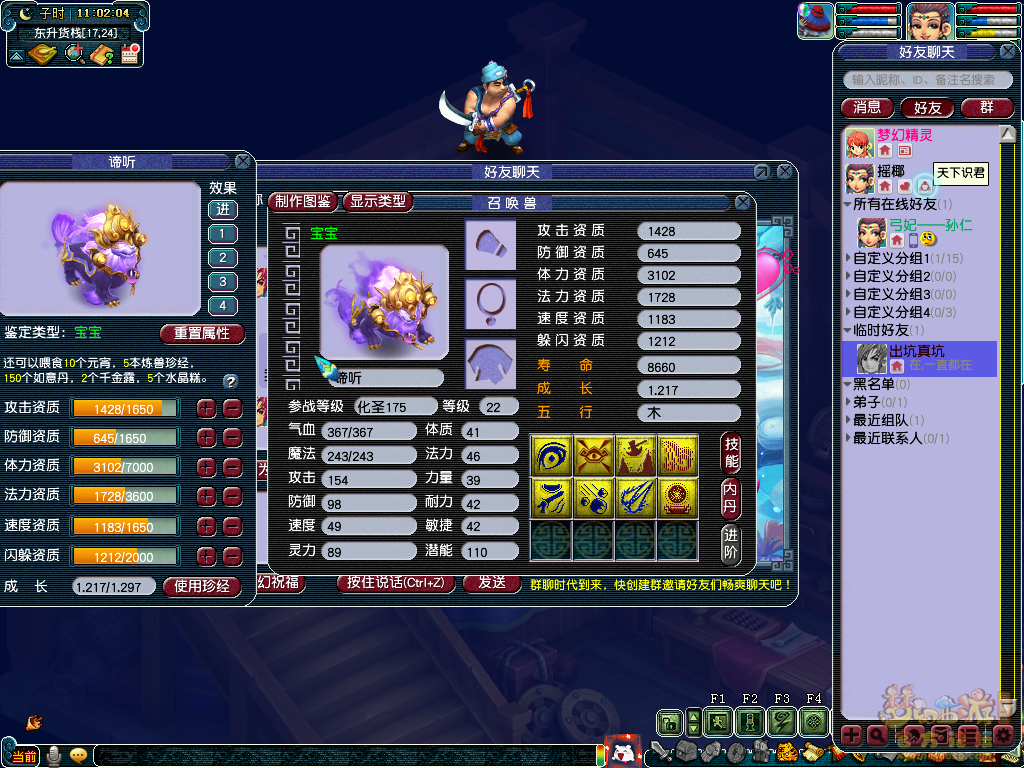Click the 发送 send button

[x=492, y=582]
